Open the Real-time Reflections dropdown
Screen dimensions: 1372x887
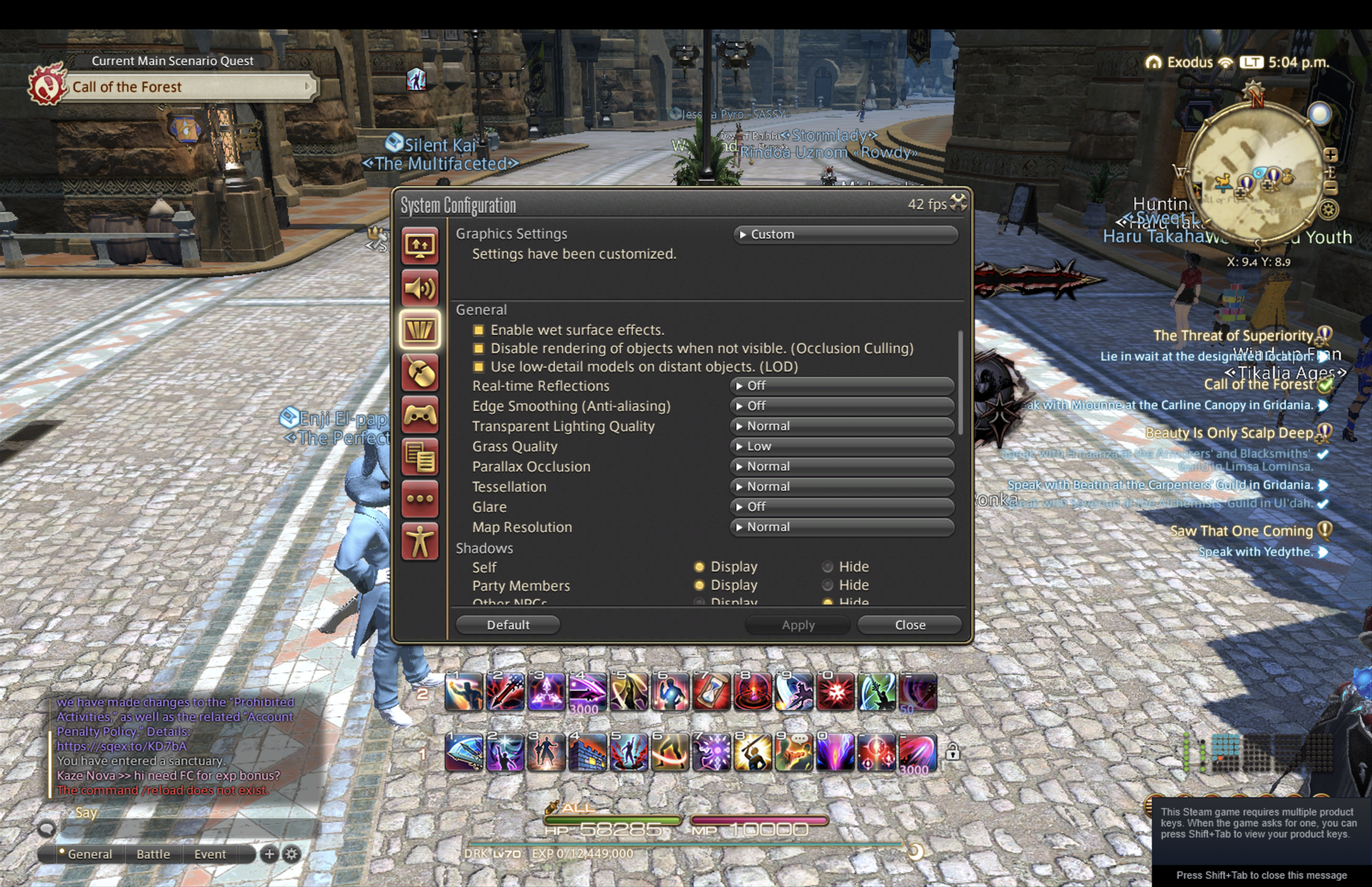point(842,386)
